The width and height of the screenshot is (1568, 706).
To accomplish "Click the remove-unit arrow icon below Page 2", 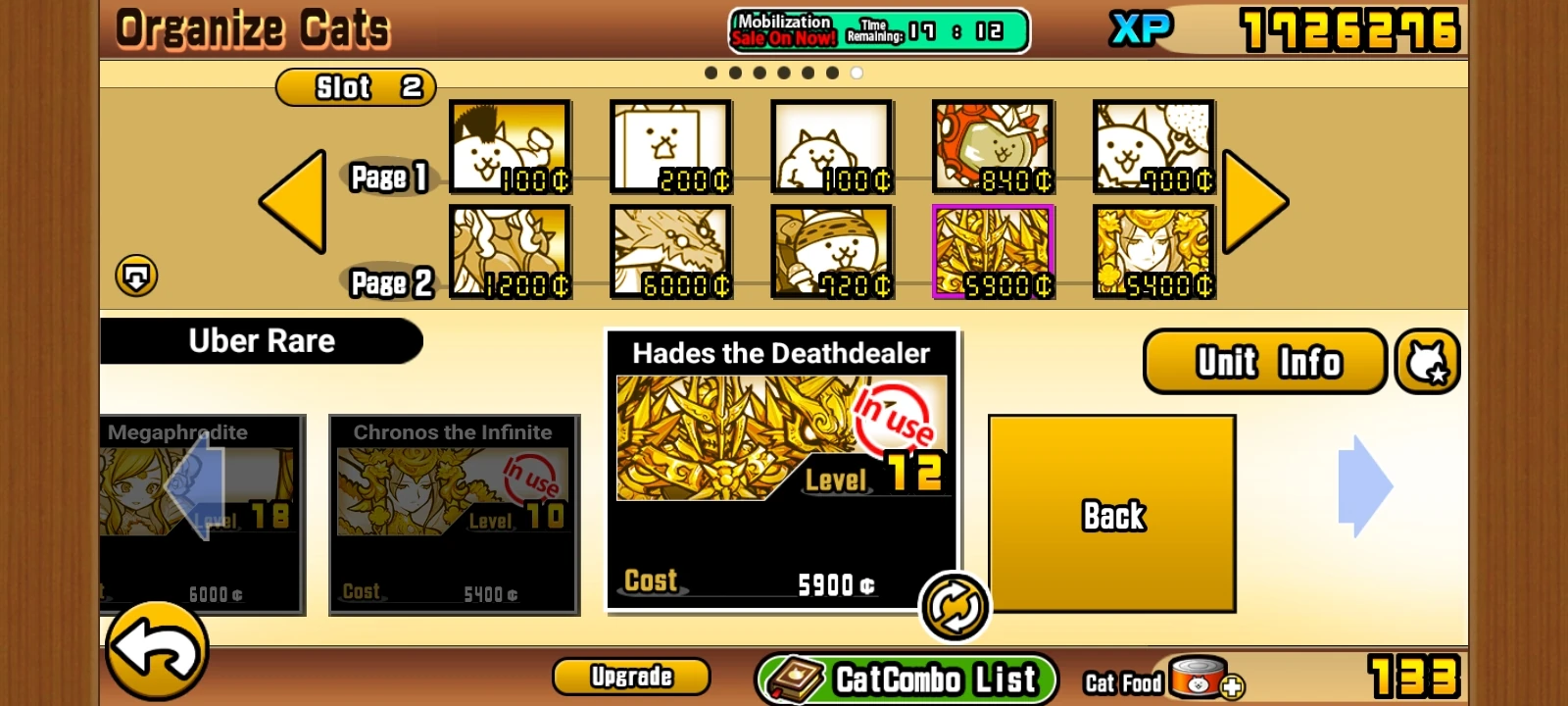I will tap(138, 276).
